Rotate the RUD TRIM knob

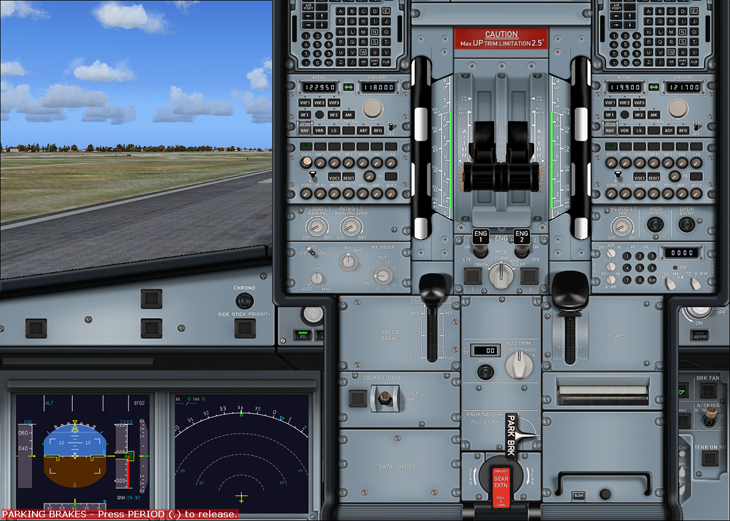coord(517,366)
